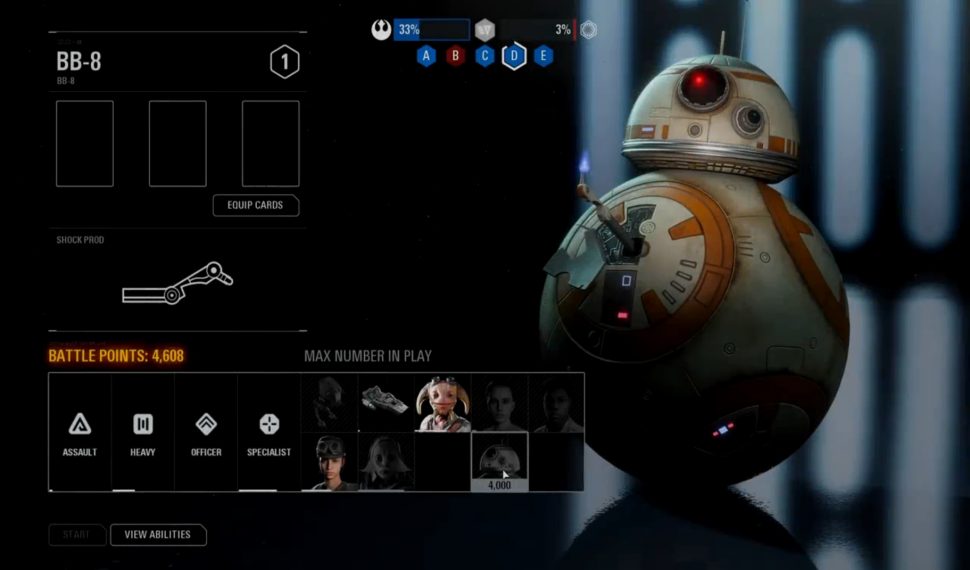Select the BB-8 hero tile costing 4,000
This screenshot has height=570, width=970.
[499, 461]
